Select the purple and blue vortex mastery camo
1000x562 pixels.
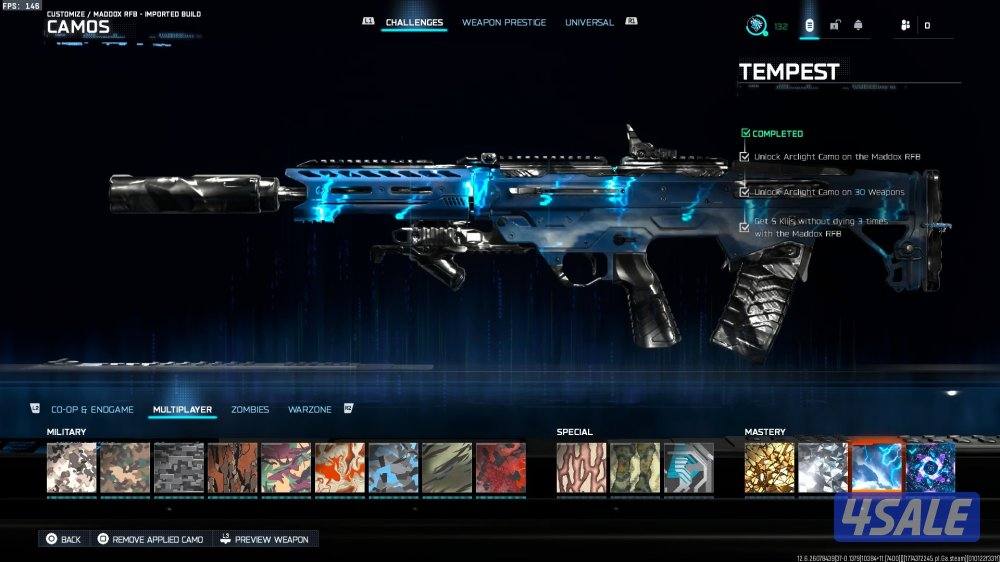coord(930,467)
